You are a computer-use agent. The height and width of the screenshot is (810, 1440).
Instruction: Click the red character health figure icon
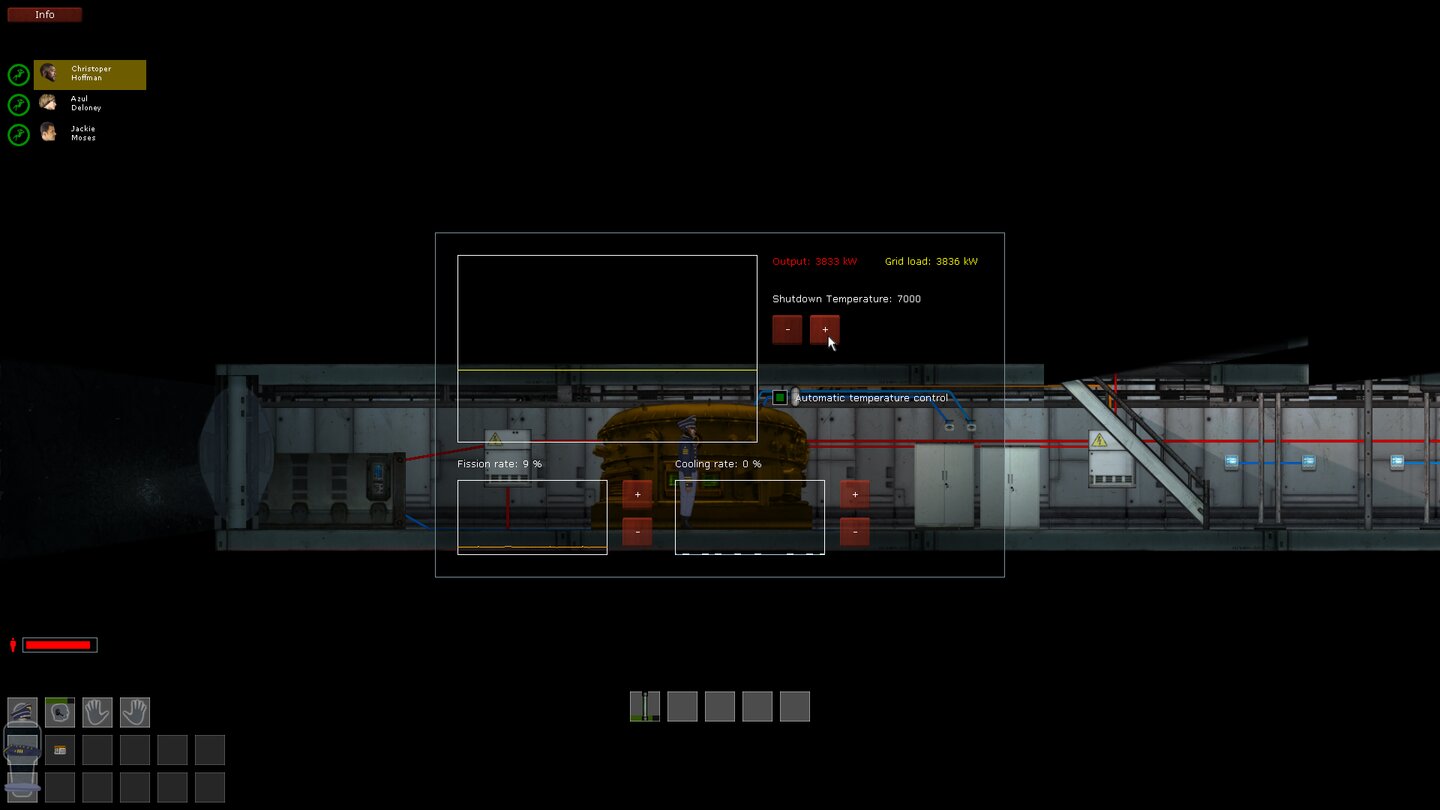[x=11, y=644]
